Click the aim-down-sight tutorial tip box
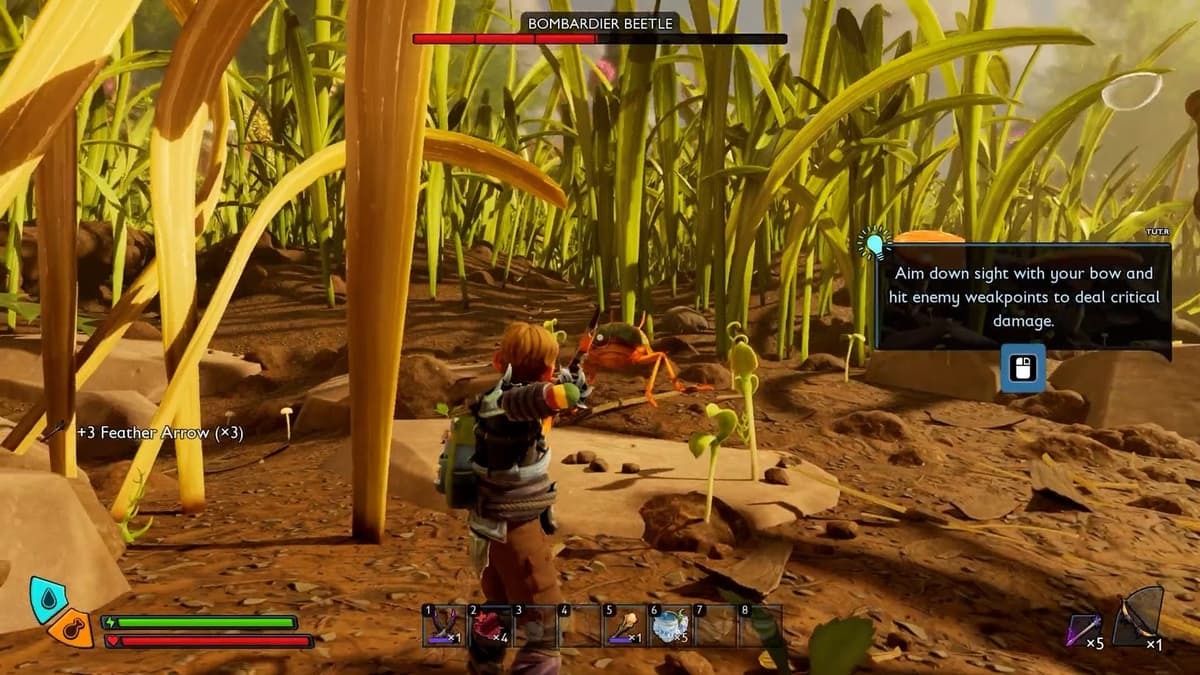This screenshot has width=1200, height=675. pyautogui.click(x=1022, y=297)
